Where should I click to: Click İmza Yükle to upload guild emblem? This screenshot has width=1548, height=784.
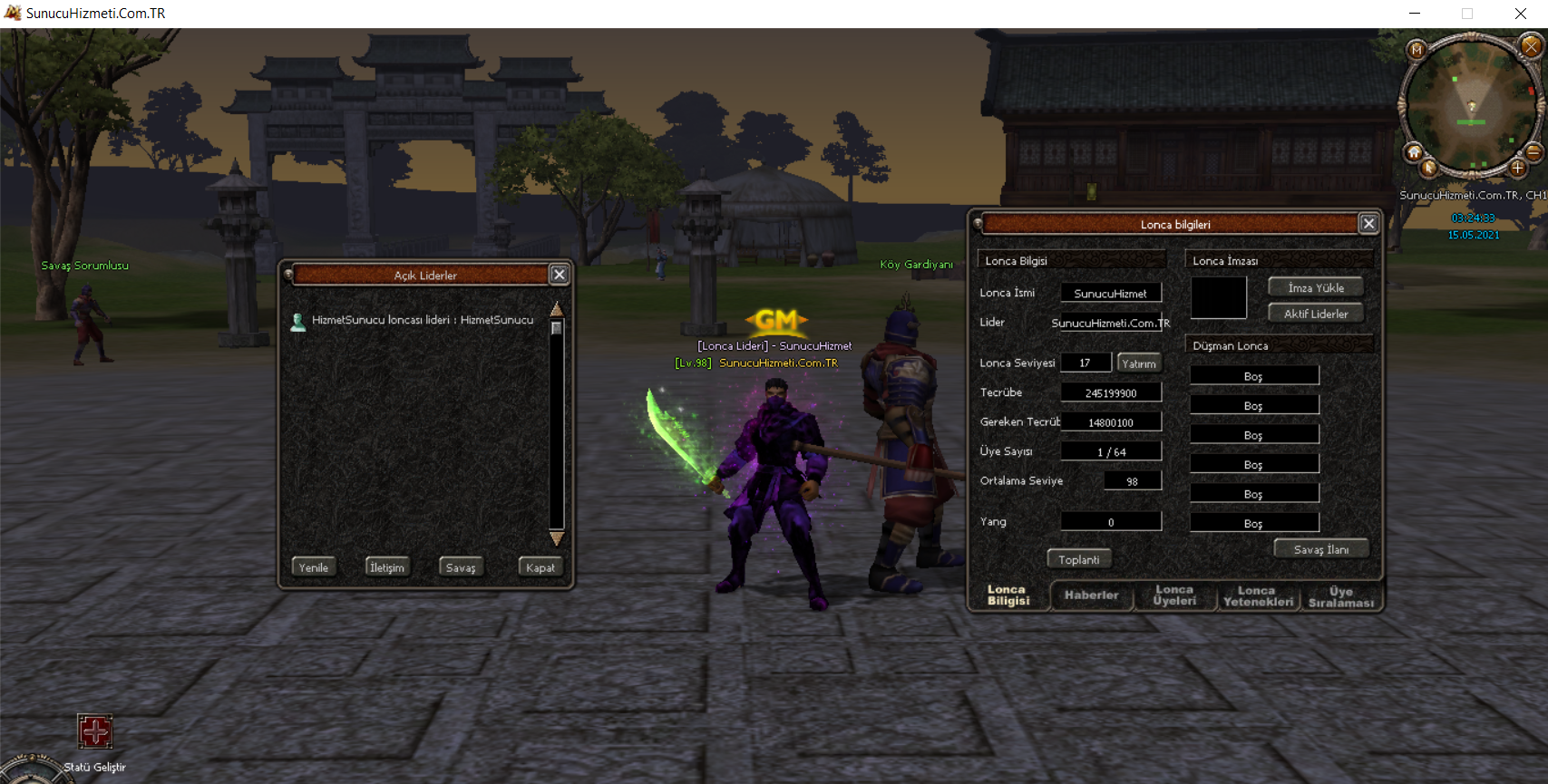point(1316,287)
